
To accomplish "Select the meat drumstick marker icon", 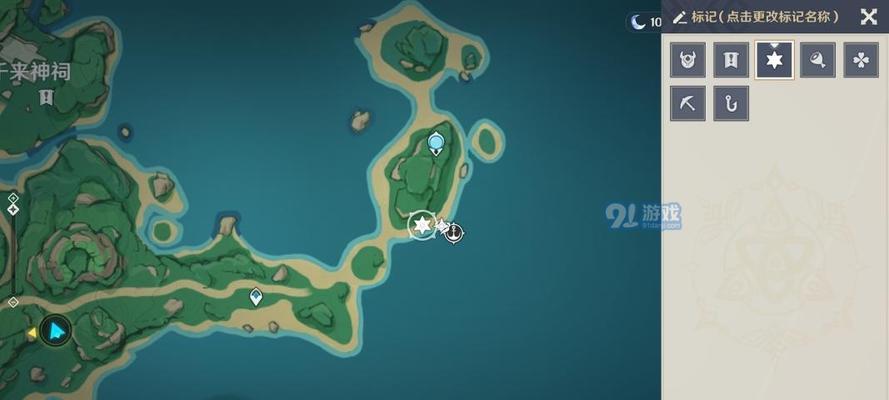I will [x=818, y=60].
